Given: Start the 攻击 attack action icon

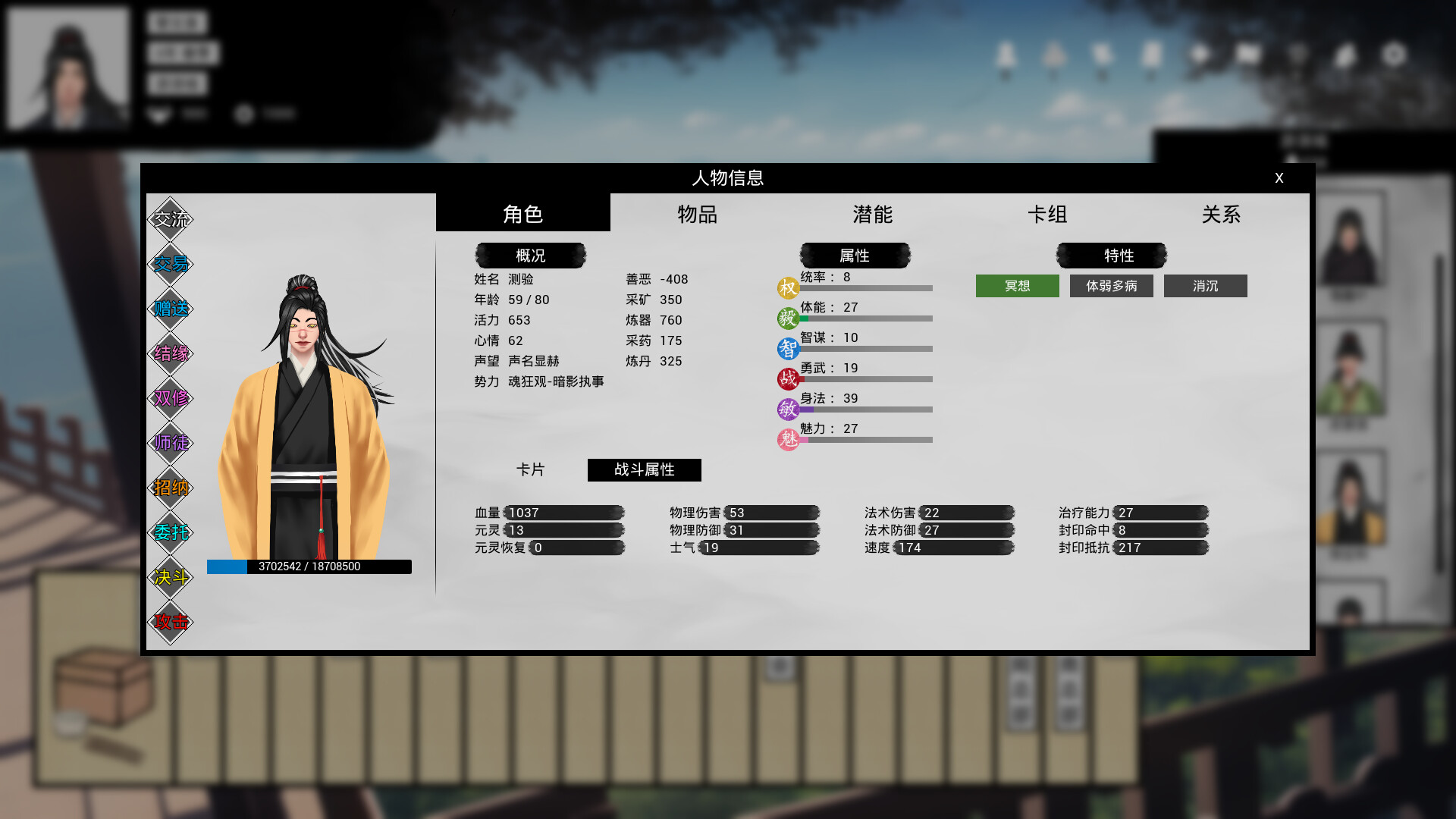Looking at the screenshot, I should [171, 622].
